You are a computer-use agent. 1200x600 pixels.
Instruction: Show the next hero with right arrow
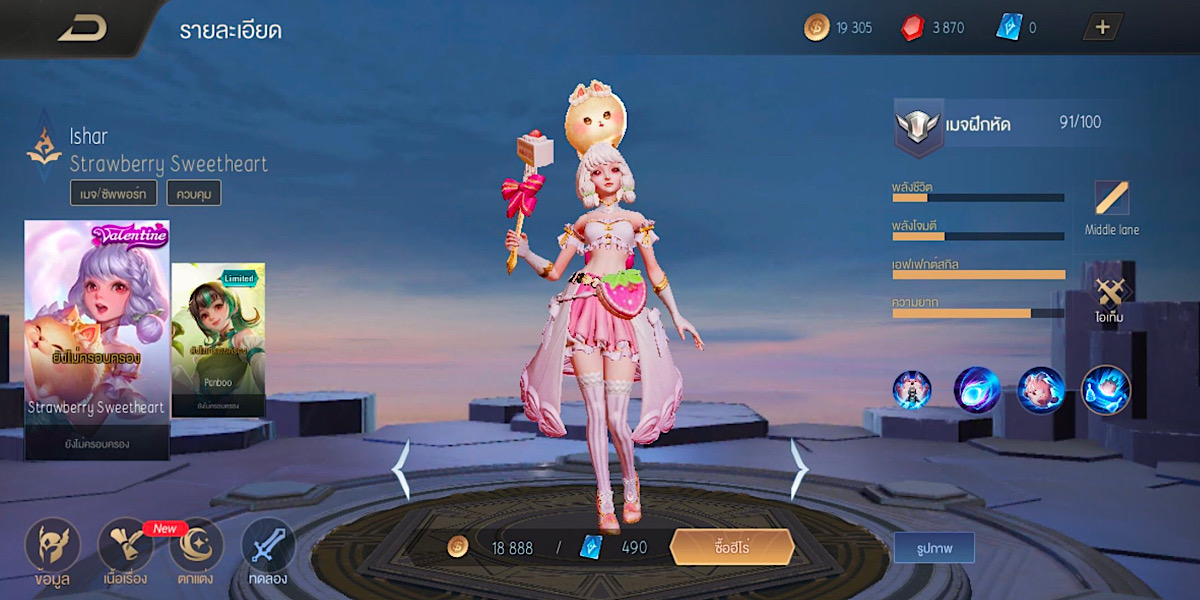point(799,470)
